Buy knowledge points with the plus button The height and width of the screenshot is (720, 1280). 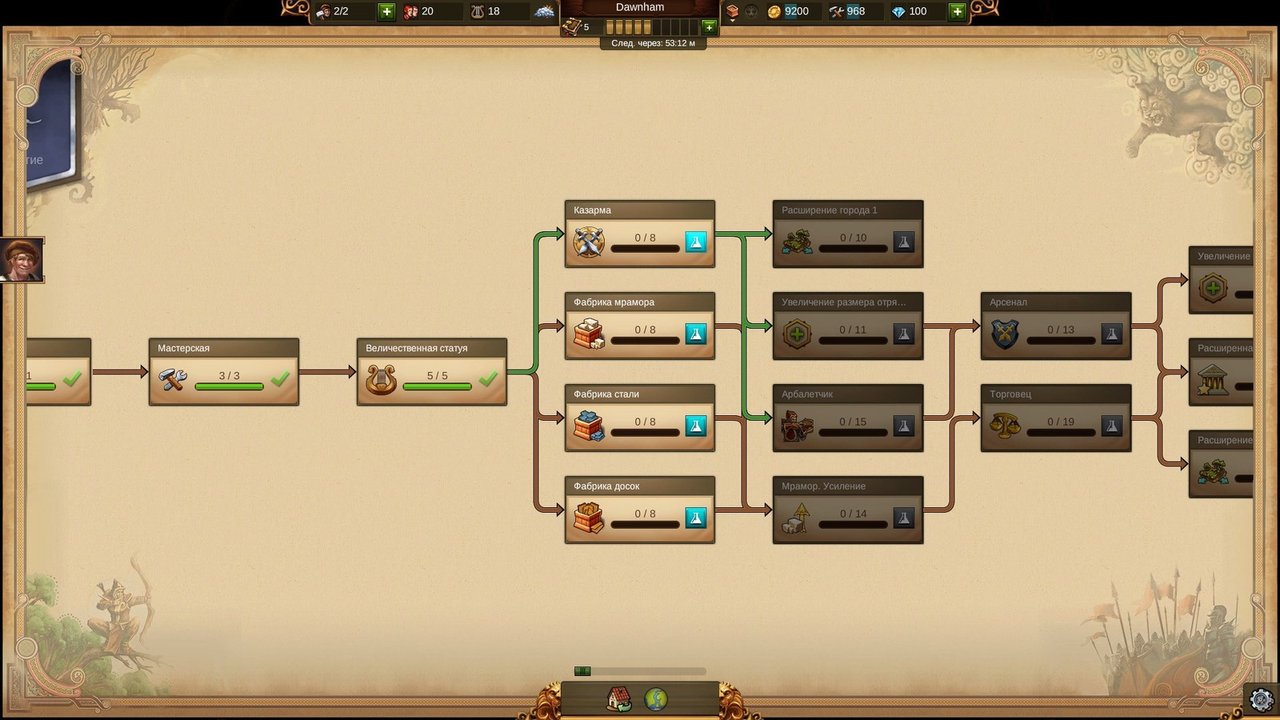coord(709,27)
